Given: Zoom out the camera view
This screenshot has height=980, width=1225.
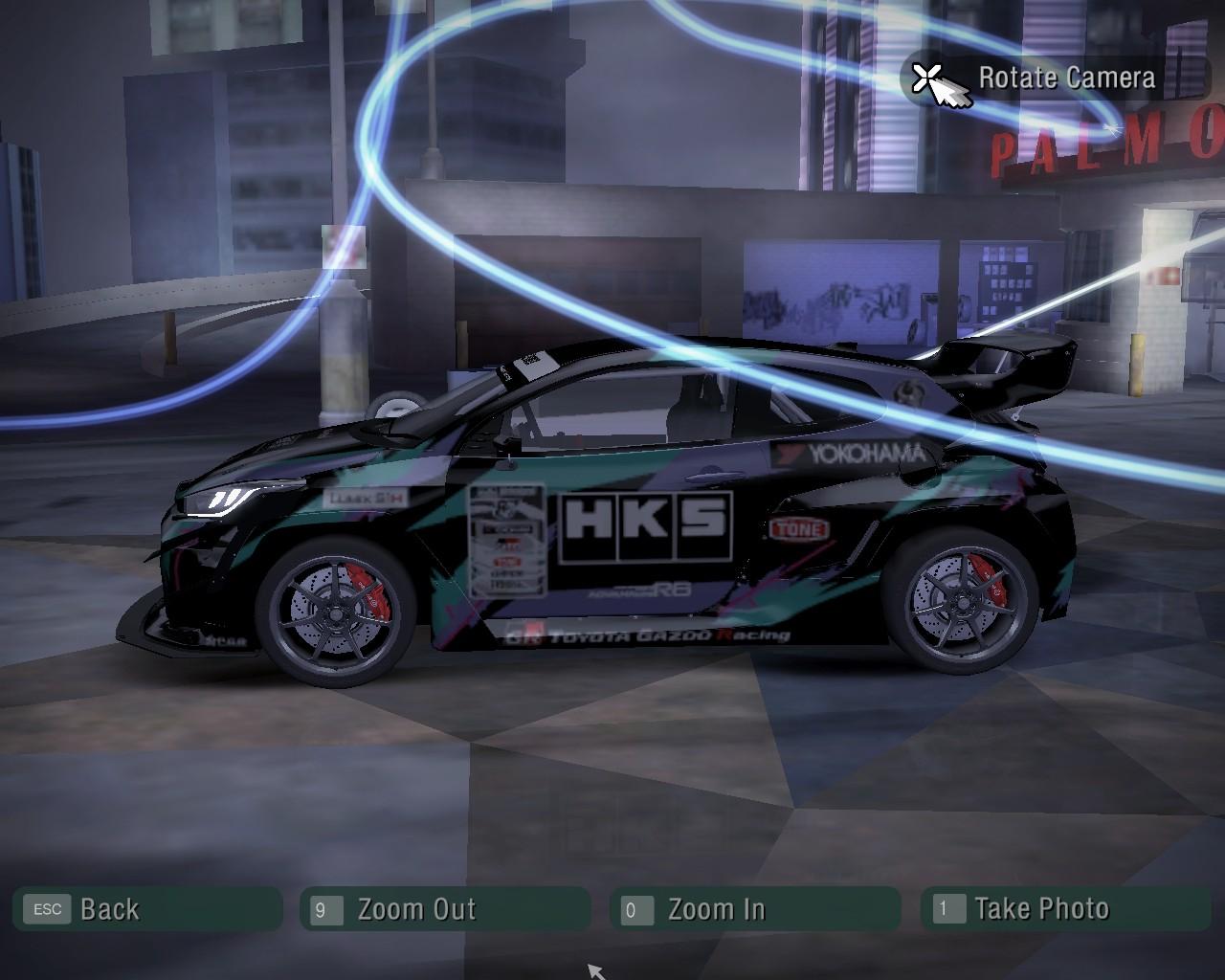Looking at the screenshot, I should 444,909.
